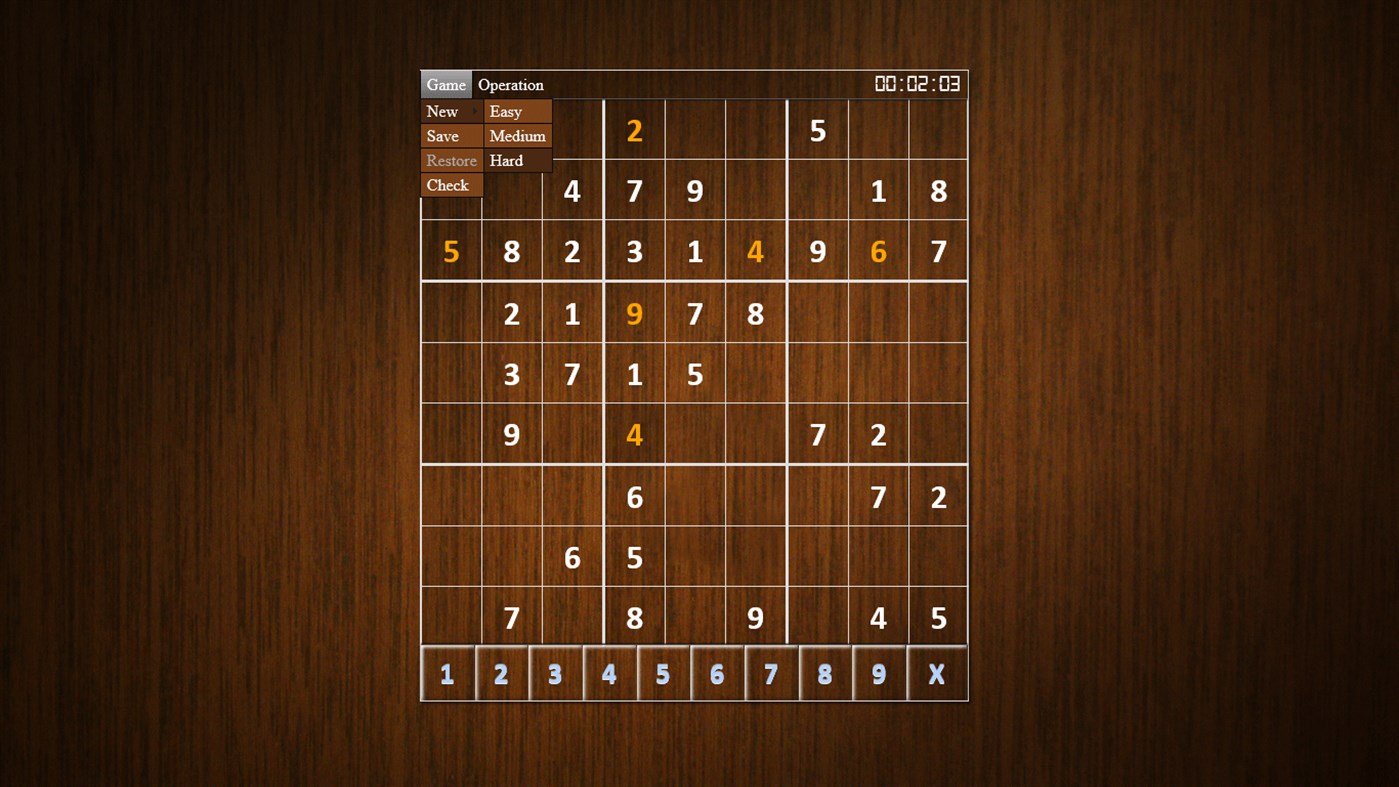Select number 7 on the number pad
This screenshot has height=787, width=1399.
click(x=771, y=673)
